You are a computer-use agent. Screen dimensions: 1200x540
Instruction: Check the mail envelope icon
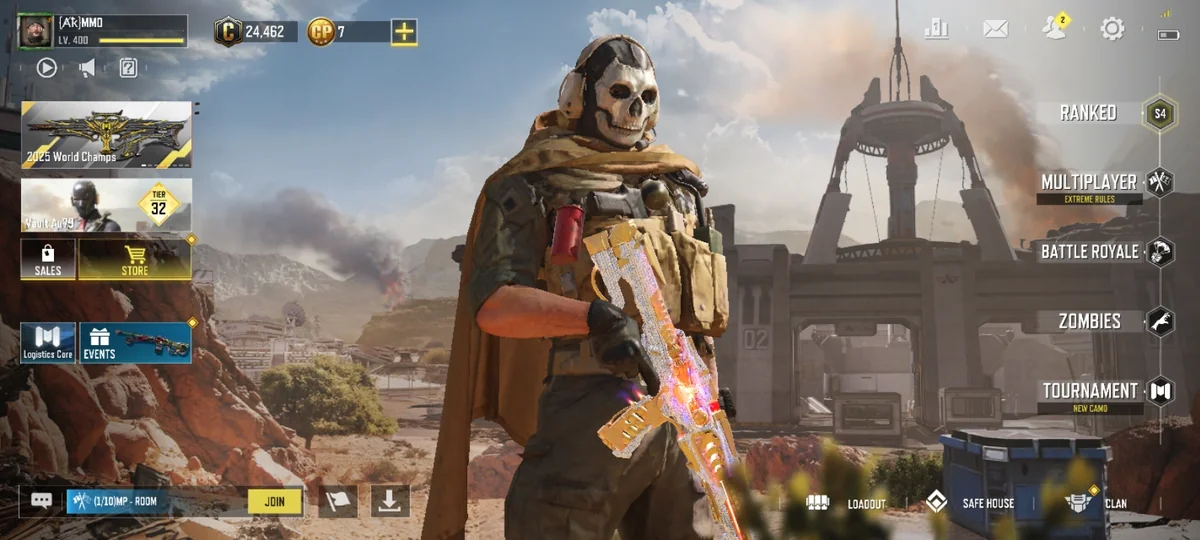[995, 29]
